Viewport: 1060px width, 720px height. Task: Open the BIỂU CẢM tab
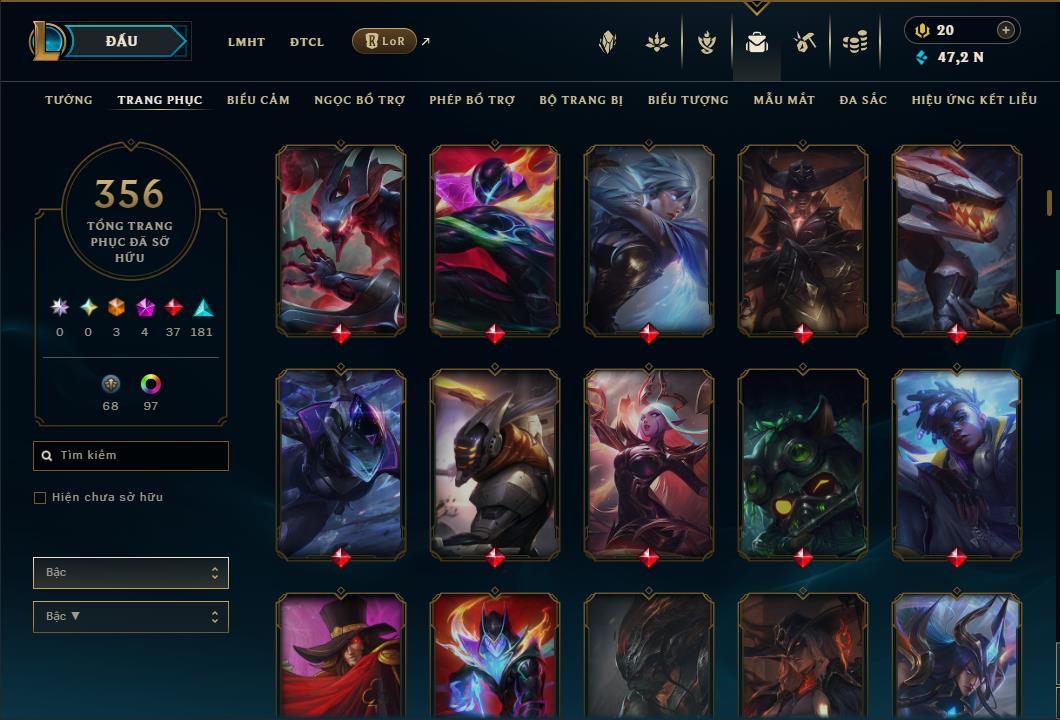tap(258, 100)
